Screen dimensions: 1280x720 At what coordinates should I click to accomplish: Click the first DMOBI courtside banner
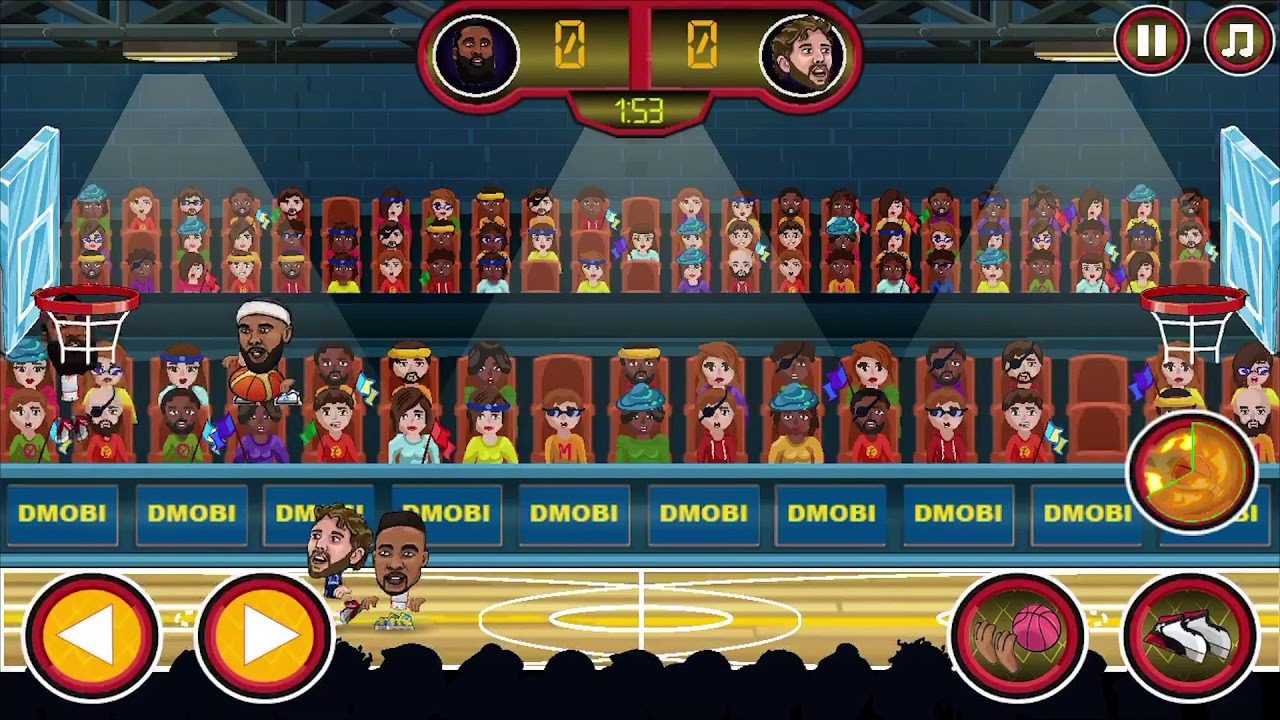point(62,513)
